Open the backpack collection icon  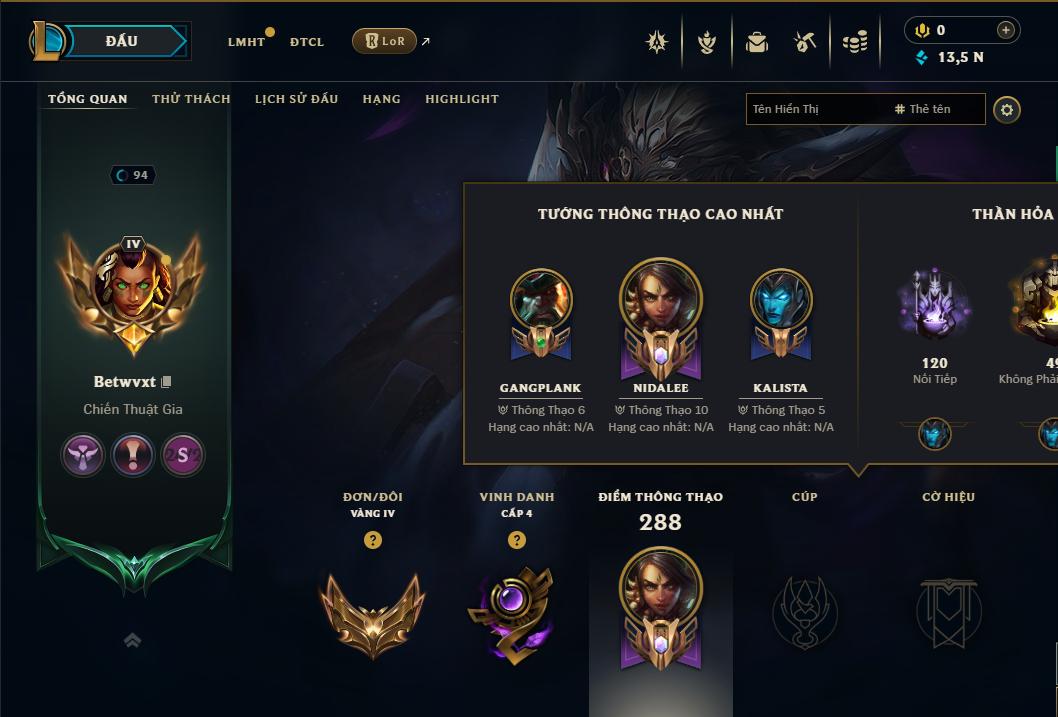(x=757, y=42)
